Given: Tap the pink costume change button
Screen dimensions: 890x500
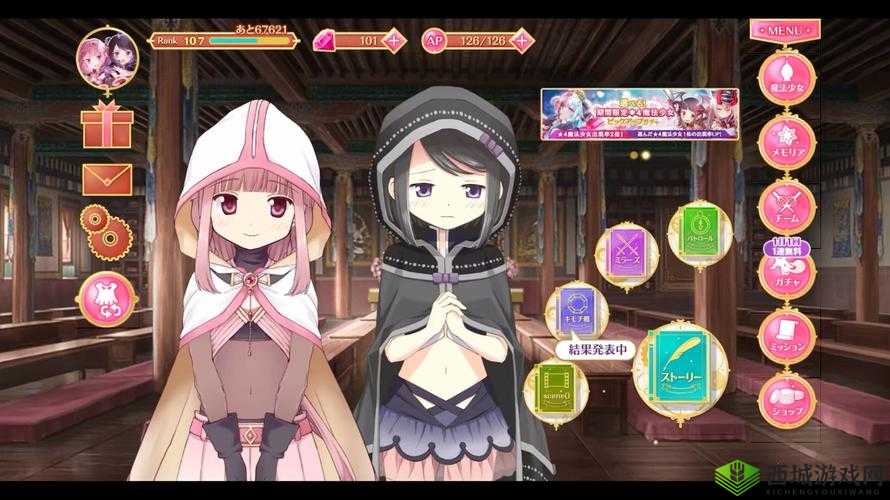Looking at the screenshot, I should click(108, 296).
